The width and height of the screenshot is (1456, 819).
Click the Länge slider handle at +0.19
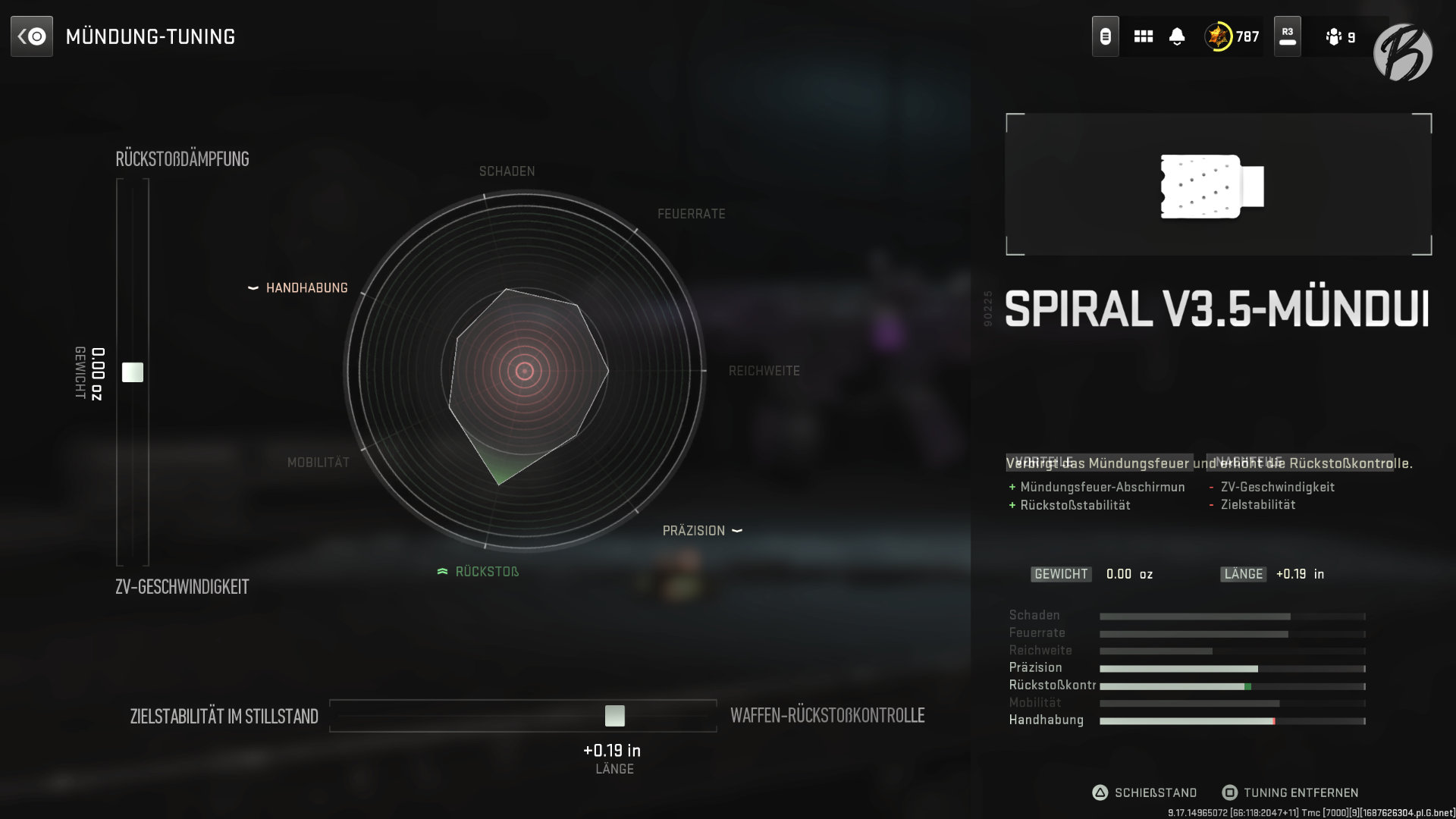point(617,715)
